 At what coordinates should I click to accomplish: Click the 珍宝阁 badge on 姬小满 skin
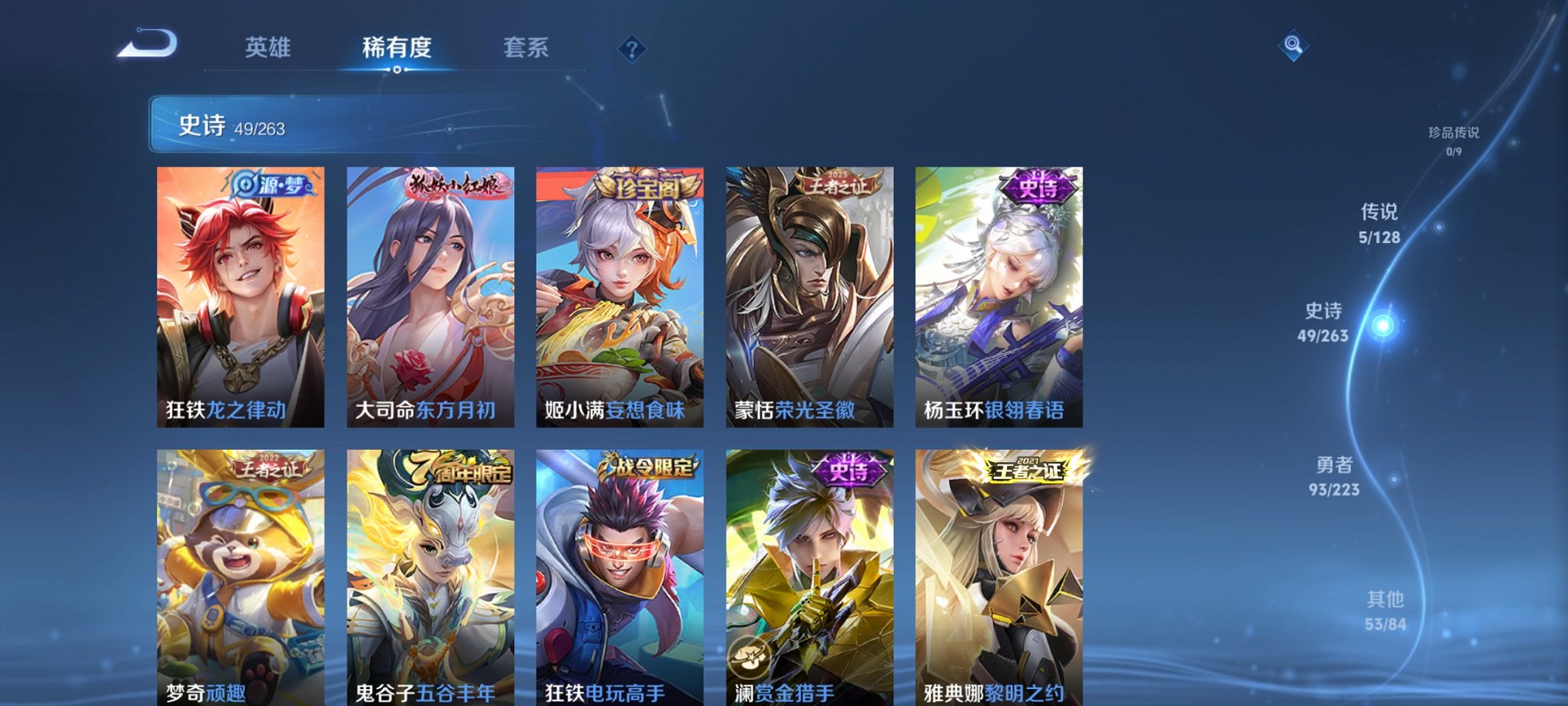point(648,186)
